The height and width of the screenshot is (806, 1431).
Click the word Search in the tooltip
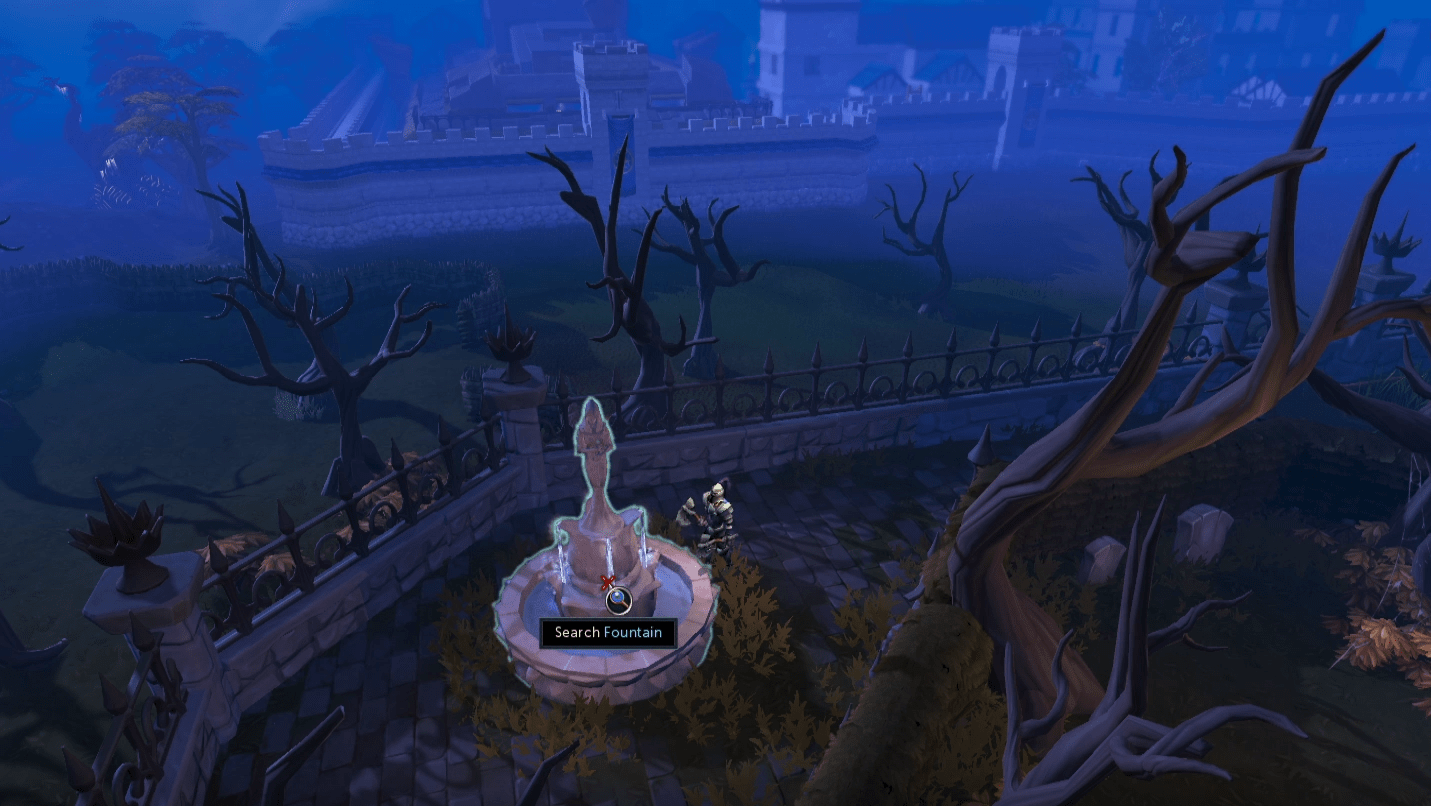point(576,632)
